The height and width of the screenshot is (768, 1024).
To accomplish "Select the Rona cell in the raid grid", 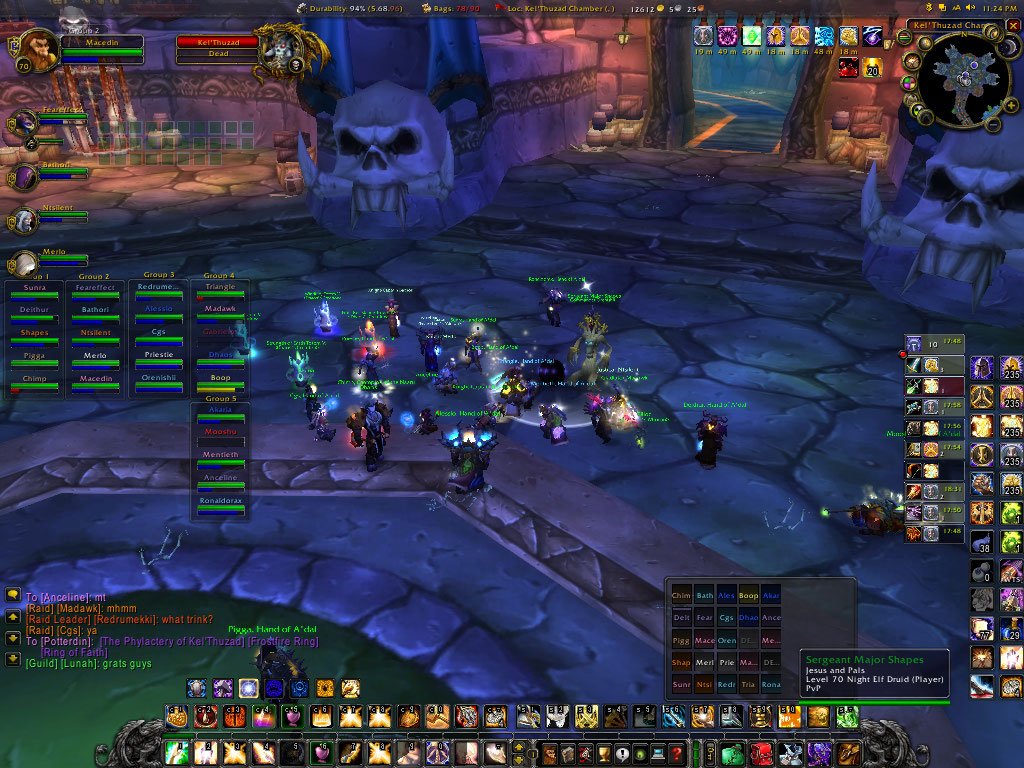I will coord(771,685).
